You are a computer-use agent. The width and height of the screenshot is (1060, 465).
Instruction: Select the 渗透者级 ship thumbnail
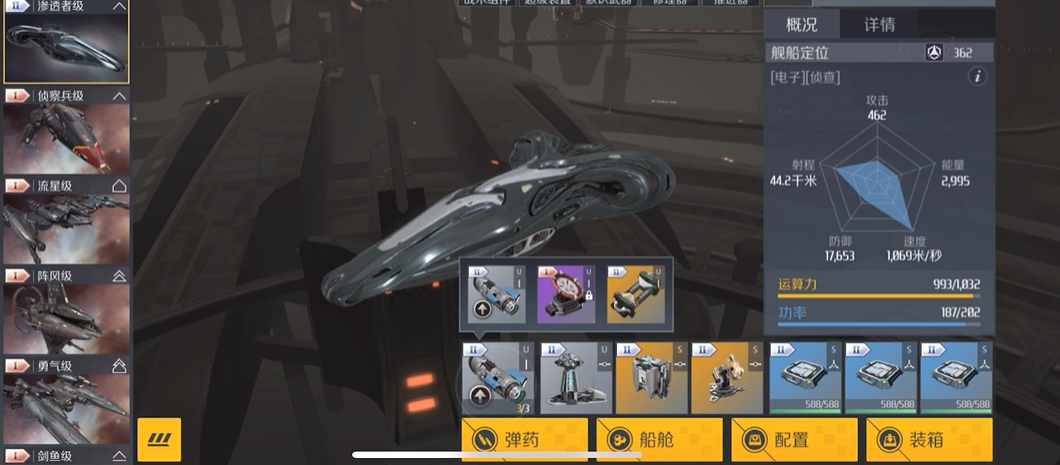66,49
